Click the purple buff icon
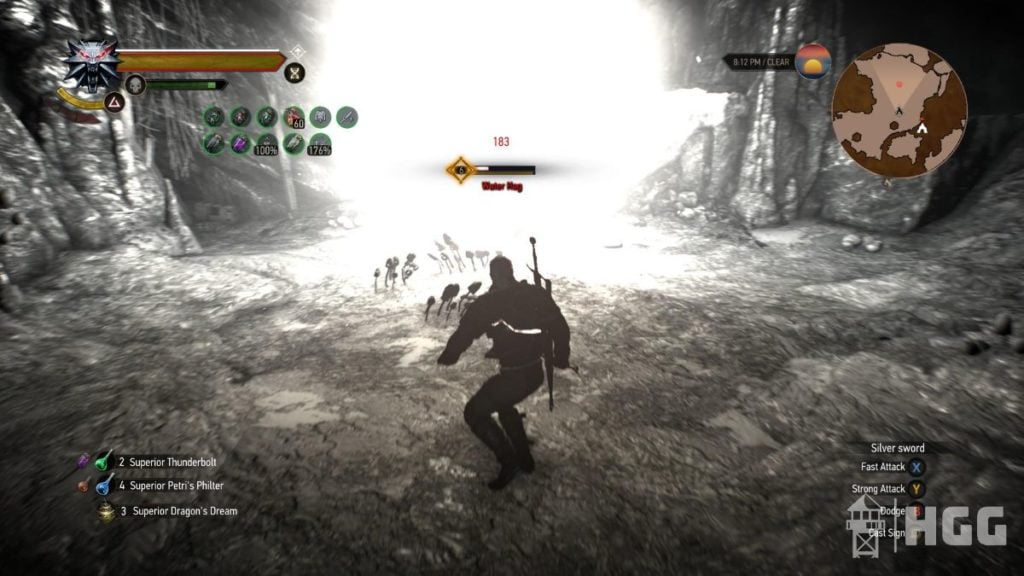This screenshot has height=576, width=1024. [240, 144]
